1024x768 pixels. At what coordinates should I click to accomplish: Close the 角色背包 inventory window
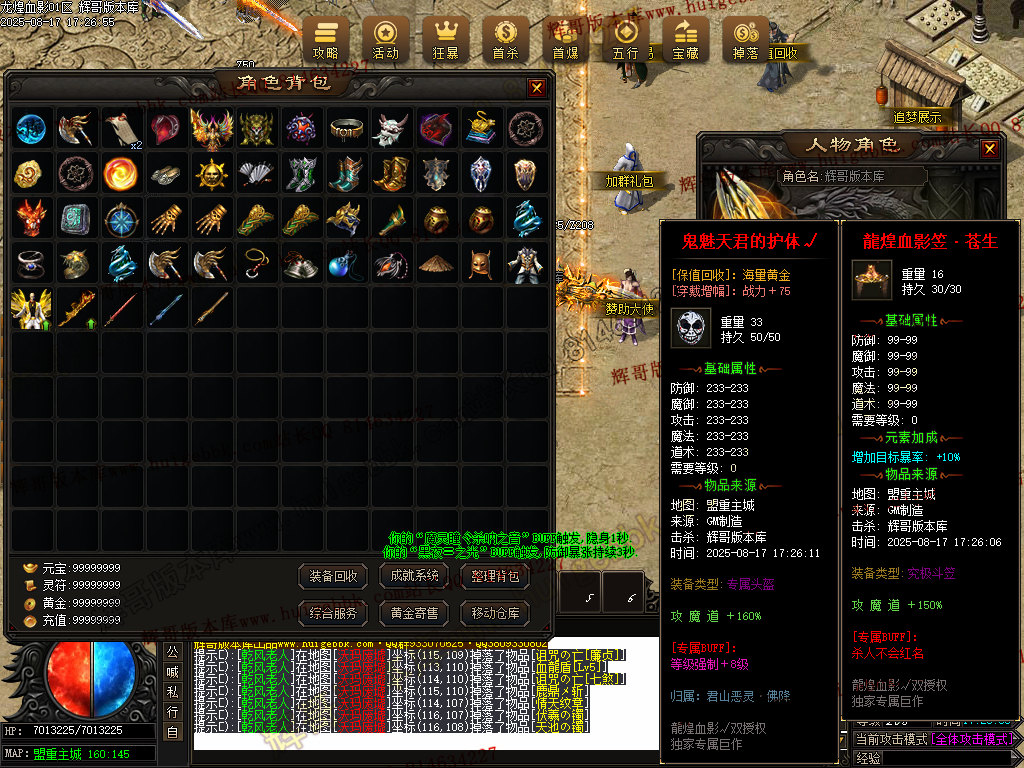[x=537, y=87]
